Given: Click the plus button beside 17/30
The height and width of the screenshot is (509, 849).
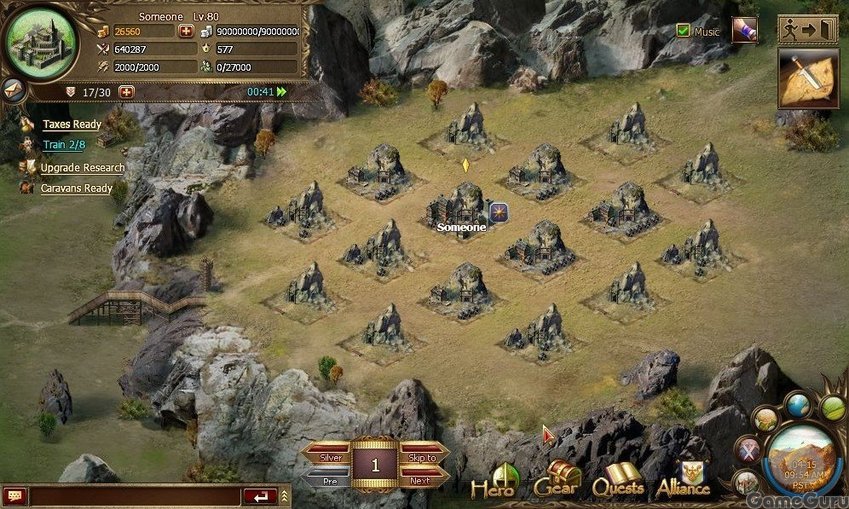Looking at the screenshot, I should (126, 91).
